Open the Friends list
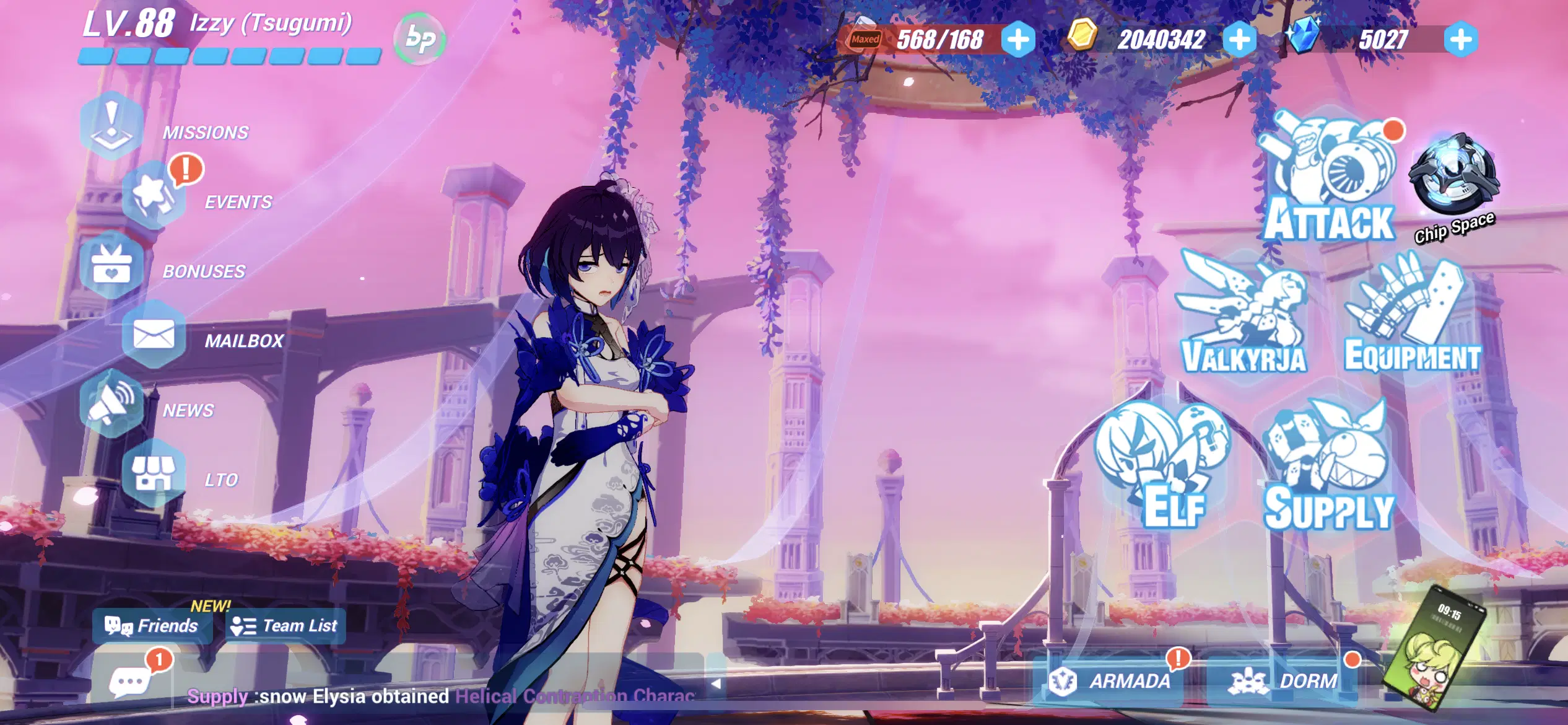The width and height of the screenshot is (1568, 725). coord(152,626)
